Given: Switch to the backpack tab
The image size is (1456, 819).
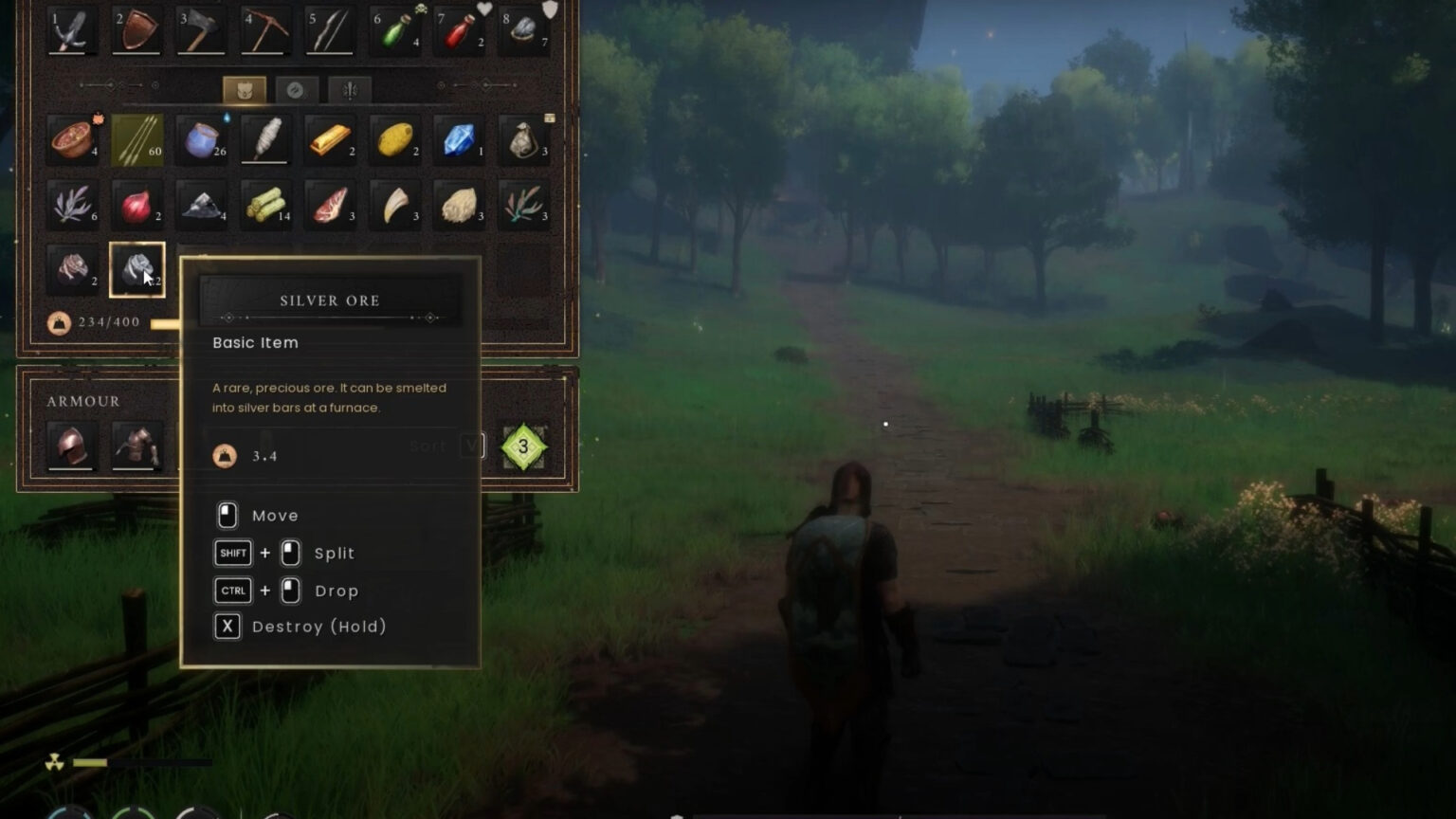Looking at the screenshot, I should pos(245,88).
